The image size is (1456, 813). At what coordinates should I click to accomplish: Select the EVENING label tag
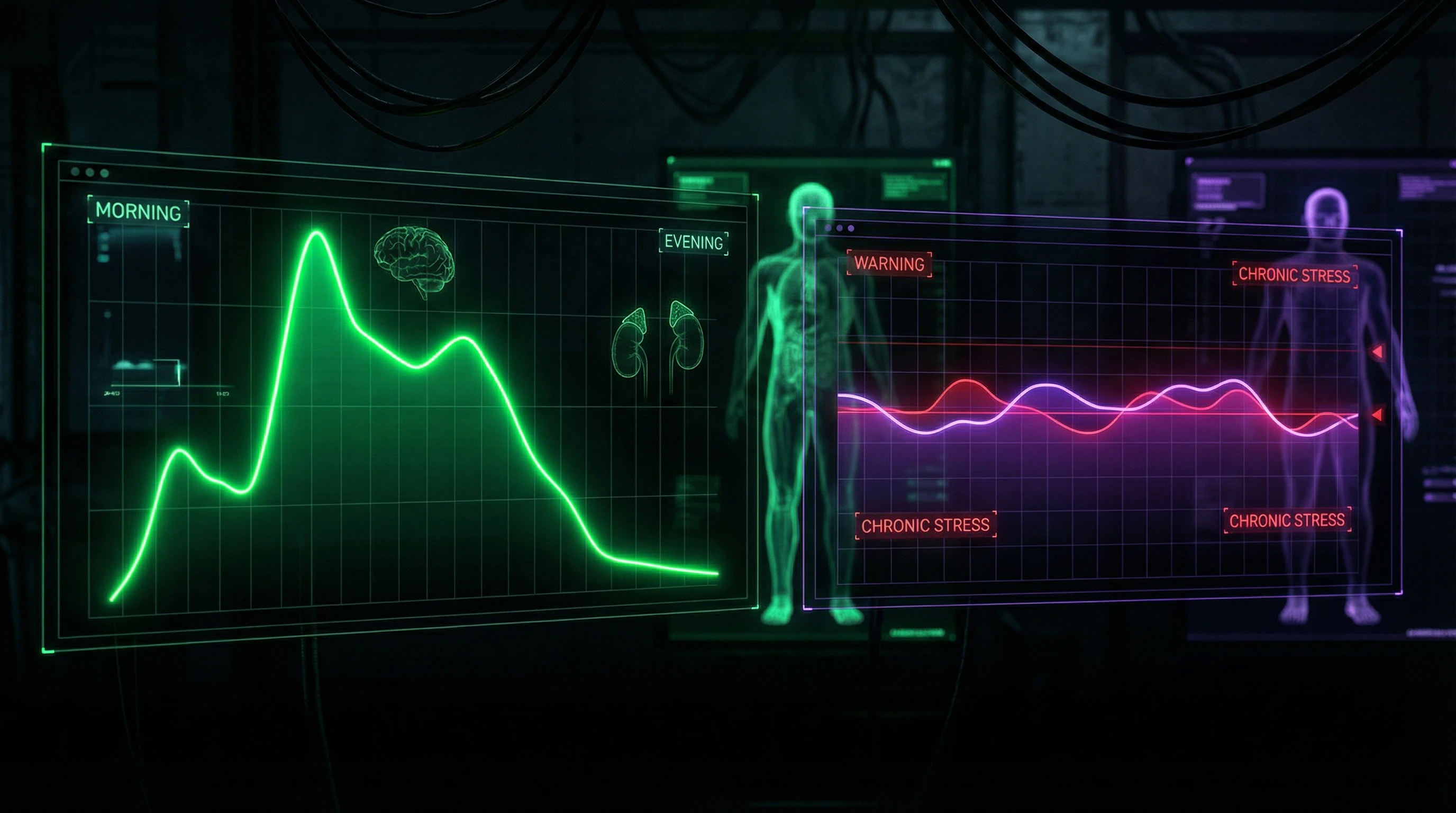point(694,242)
